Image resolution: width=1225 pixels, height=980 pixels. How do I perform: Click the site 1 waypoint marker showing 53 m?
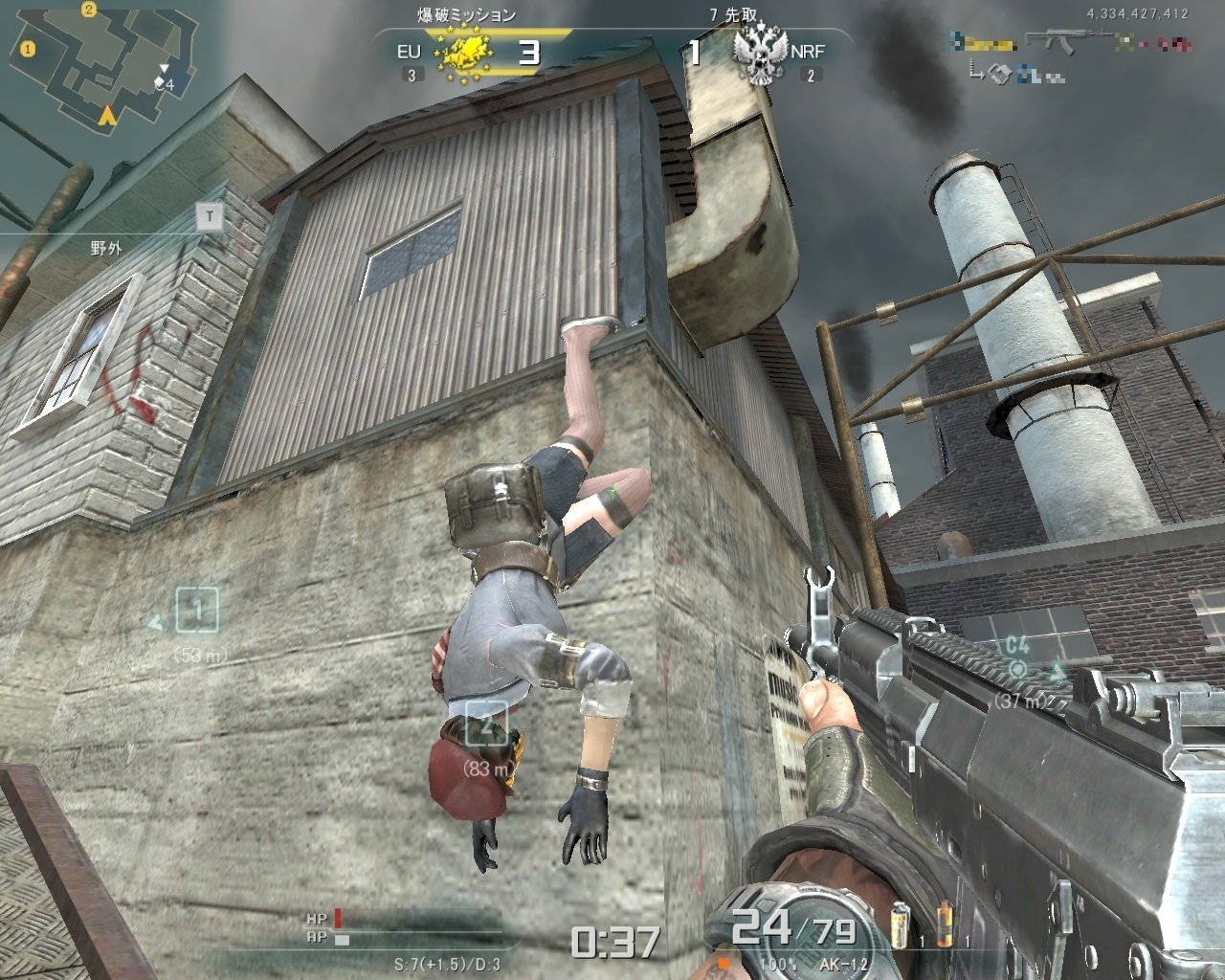(x=197, y=611)
